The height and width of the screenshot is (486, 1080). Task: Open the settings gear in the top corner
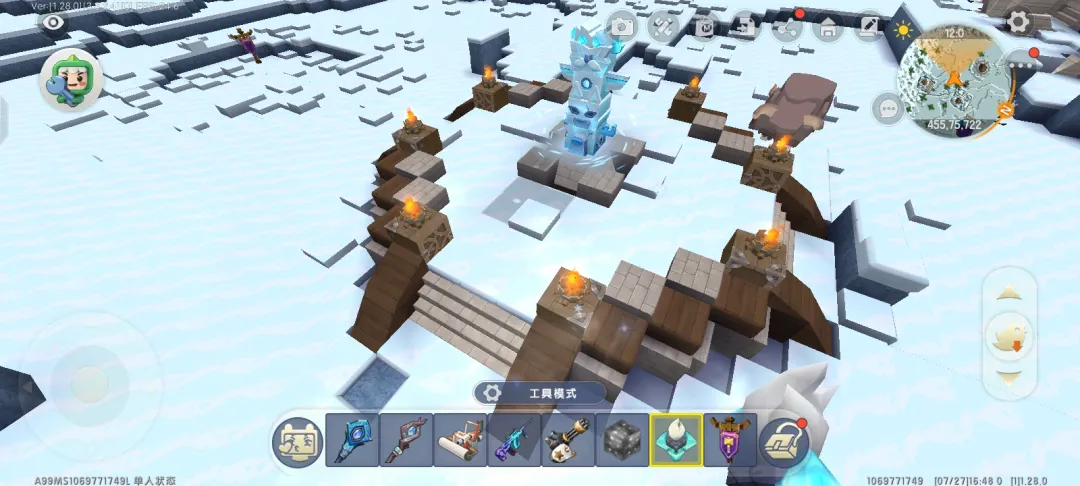click(1018, 21)
